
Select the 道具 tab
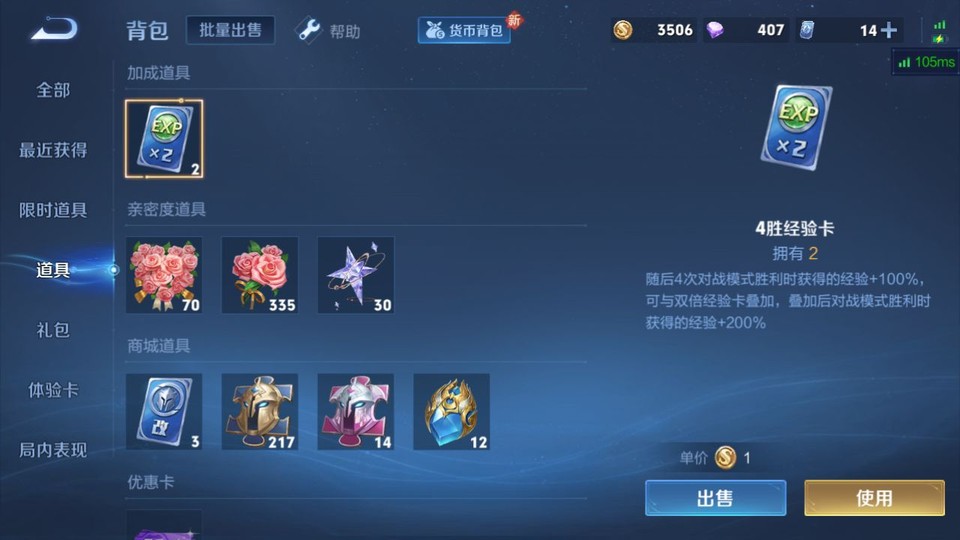click(x=53, y=270)
